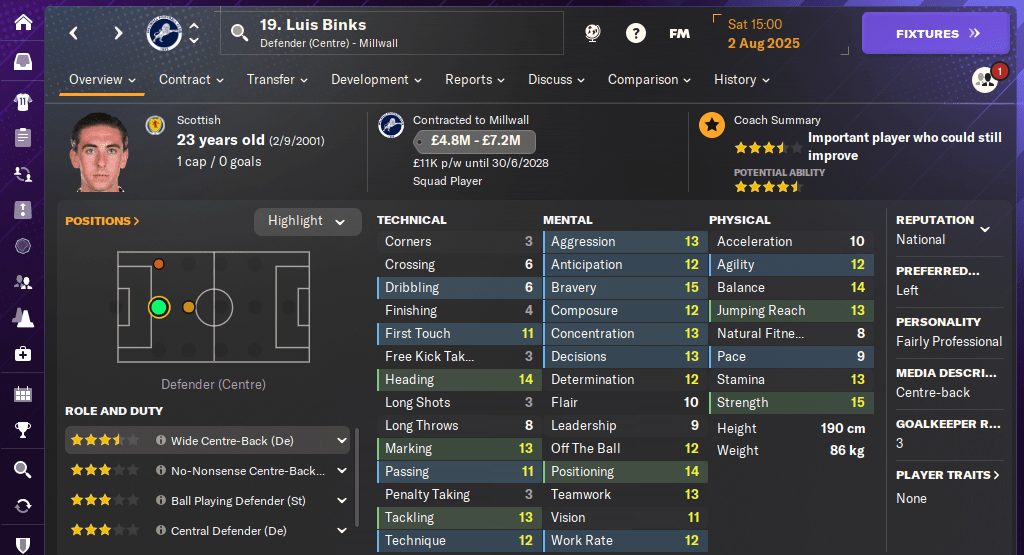Viewport: 1024px width, 555px height.
Task: Click the player search bar
Action: tap(391, 33)
